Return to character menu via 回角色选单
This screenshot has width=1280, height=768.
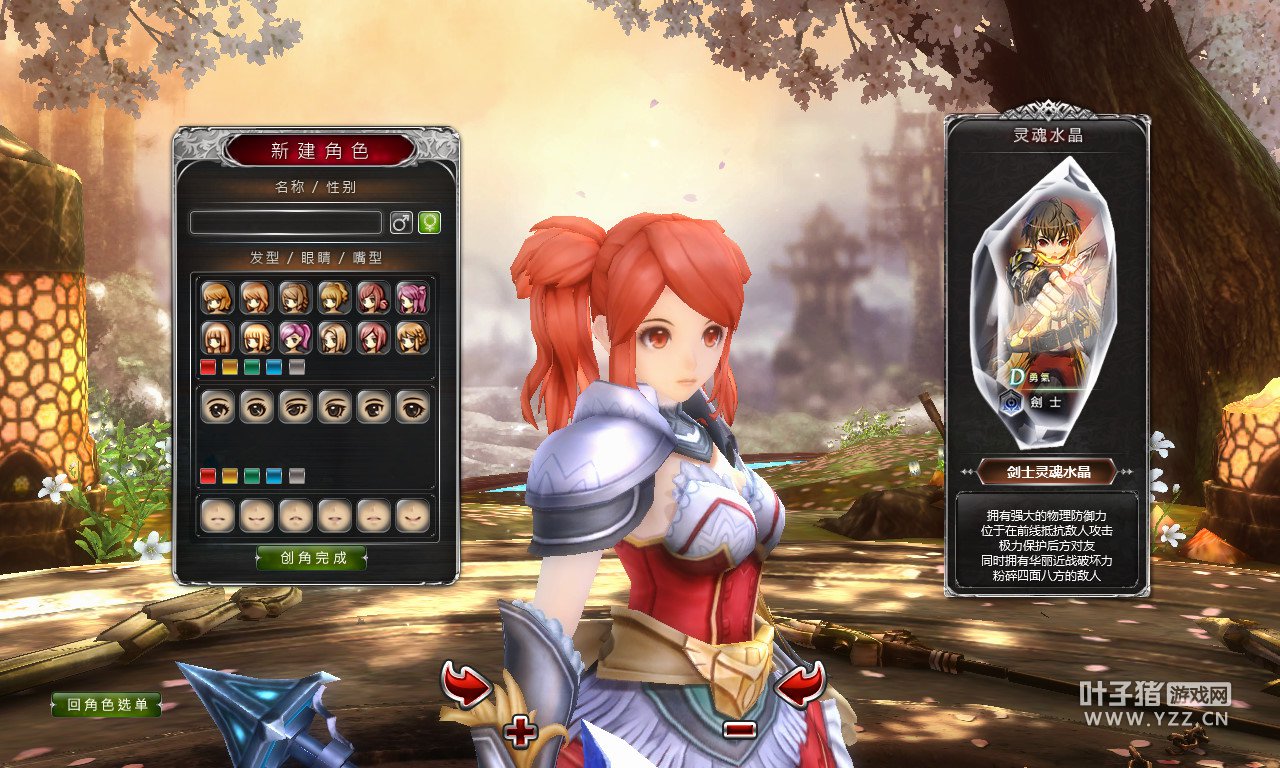pyautogui.click(x=107, y=705)
